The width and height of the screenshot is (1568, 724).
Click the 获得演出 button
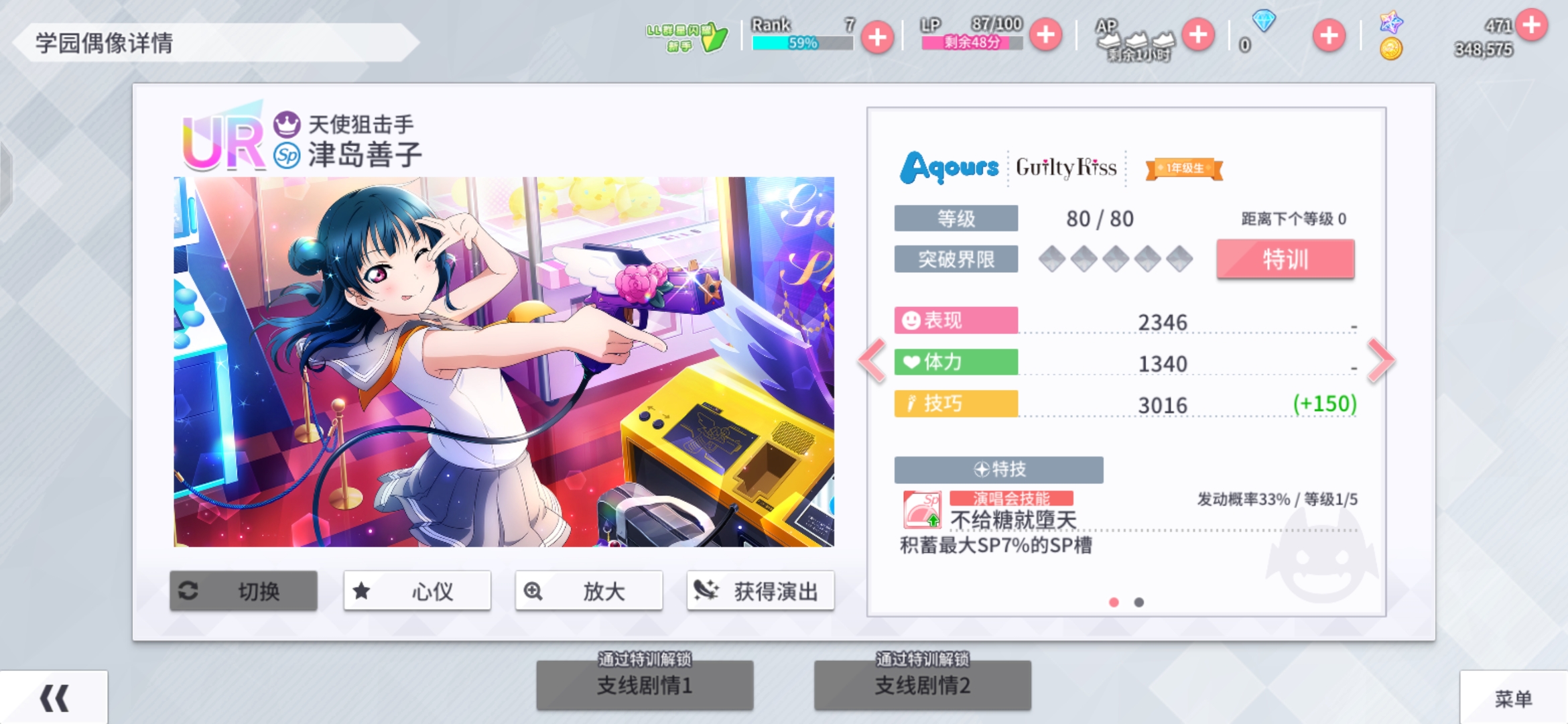point(761,591)
